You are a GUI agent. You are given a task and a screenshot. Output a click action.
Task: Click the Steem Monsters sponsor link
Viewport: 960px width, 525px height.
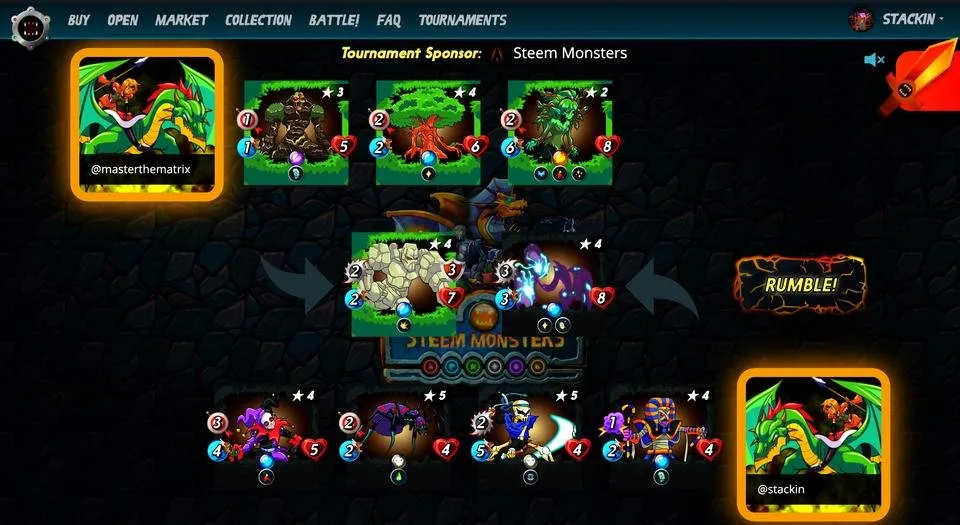coord(569,53)
